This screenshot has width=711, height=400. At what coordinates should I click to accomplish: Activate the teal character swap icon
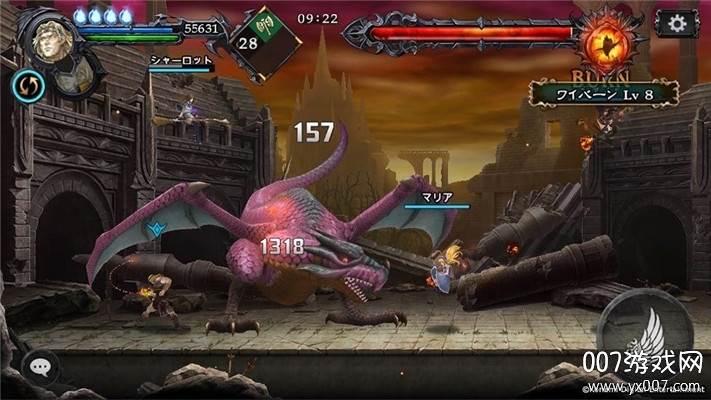[x=27, y=86]
